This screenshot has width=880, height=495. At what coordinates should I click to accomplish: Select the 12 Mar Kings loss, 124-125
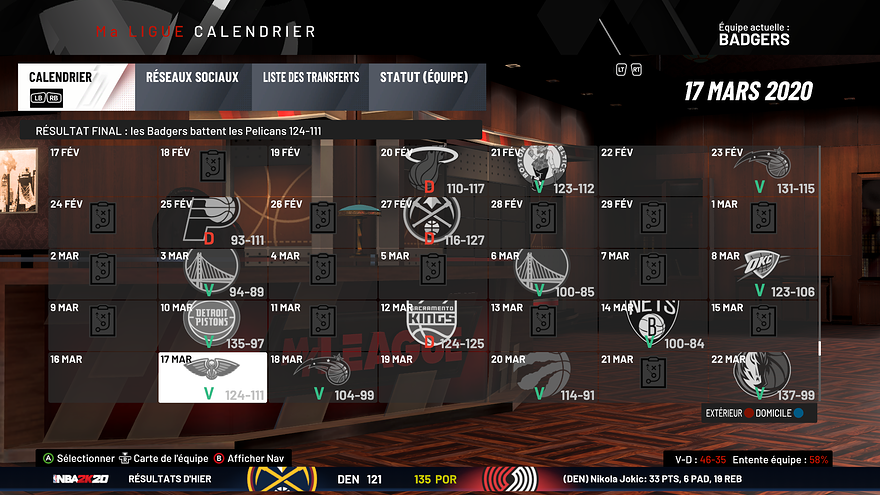432,324
